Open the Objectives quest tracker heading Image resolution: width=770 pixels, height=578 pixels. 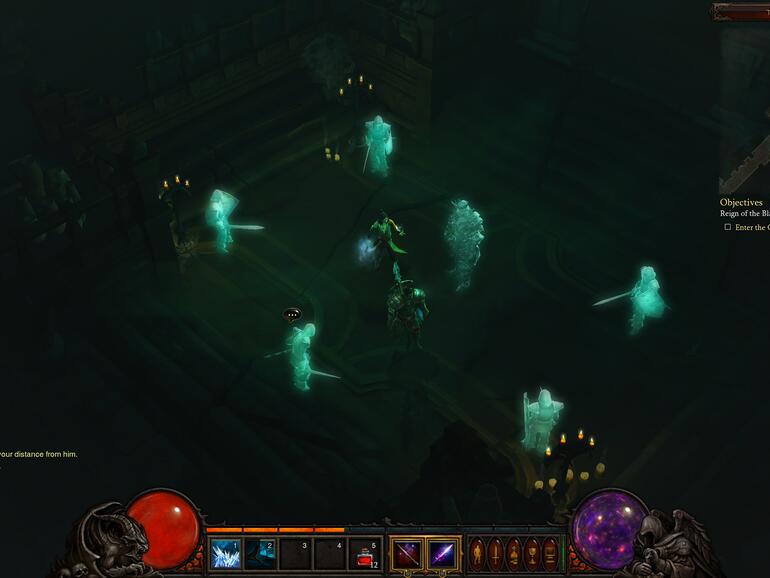pos(741,202)
